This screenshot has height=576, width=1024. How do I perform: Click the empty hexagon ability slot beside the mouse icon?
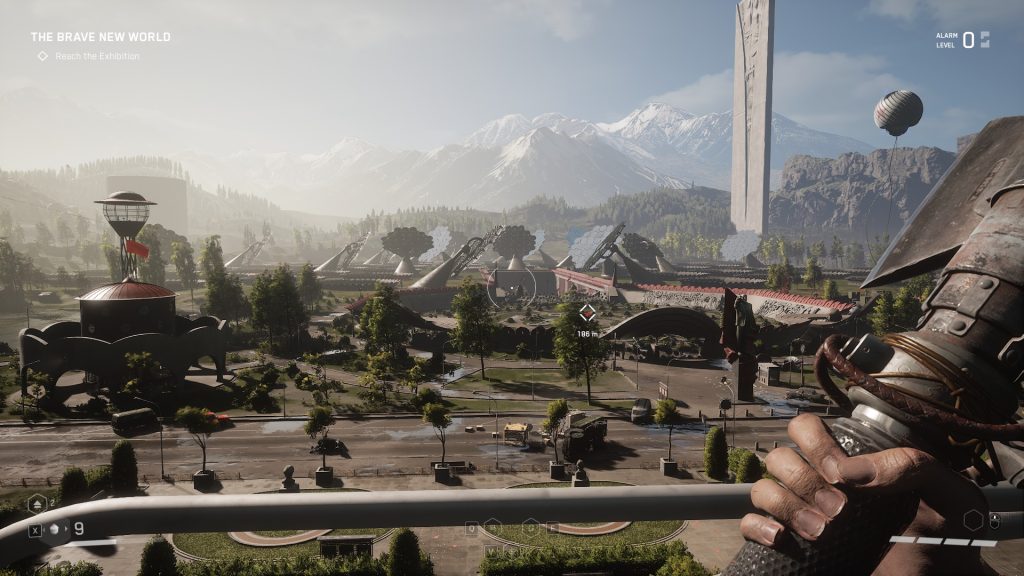pyautogui.click(x=973, y=520)
